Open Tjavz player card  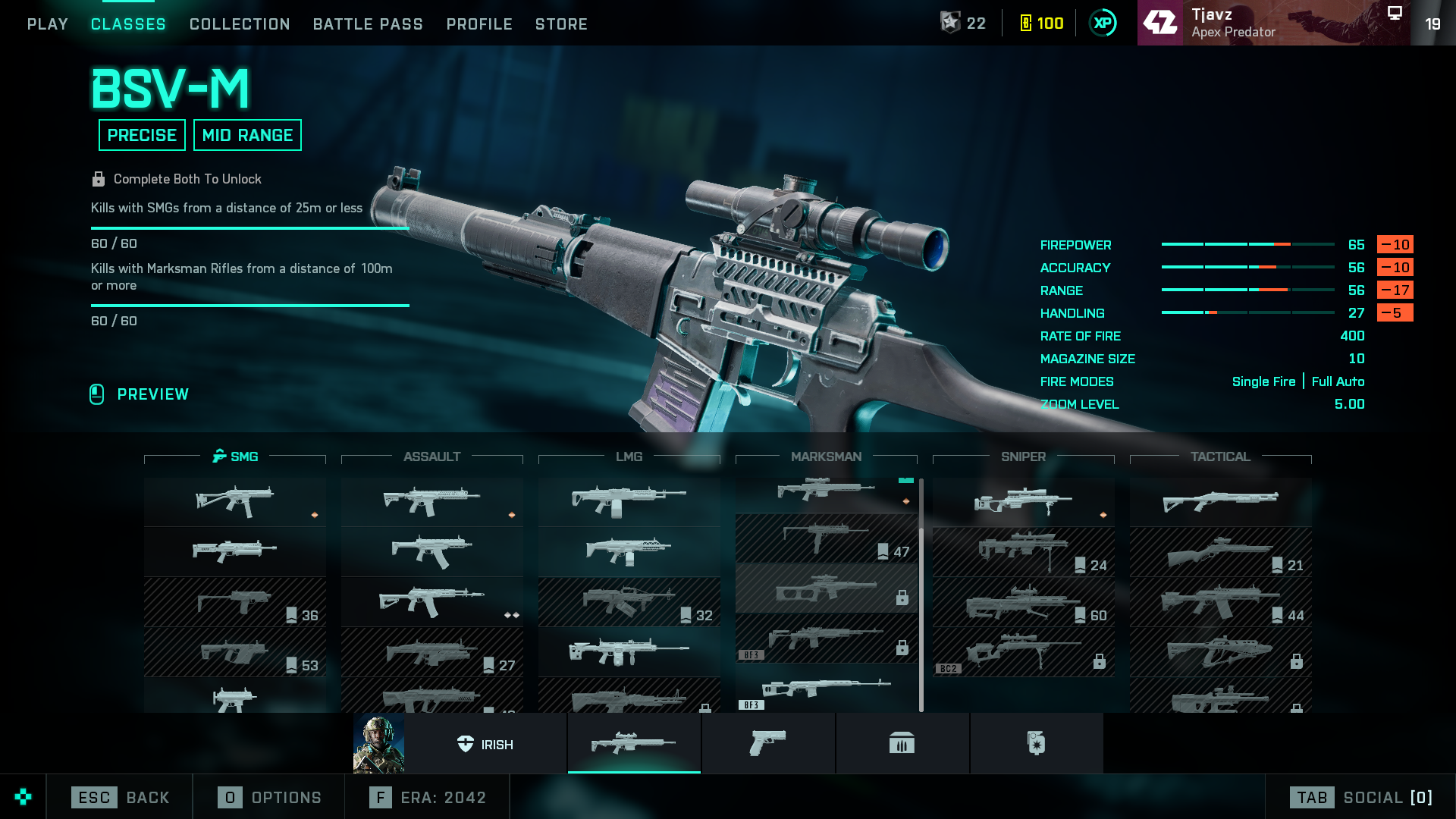tap(1273, 23)
